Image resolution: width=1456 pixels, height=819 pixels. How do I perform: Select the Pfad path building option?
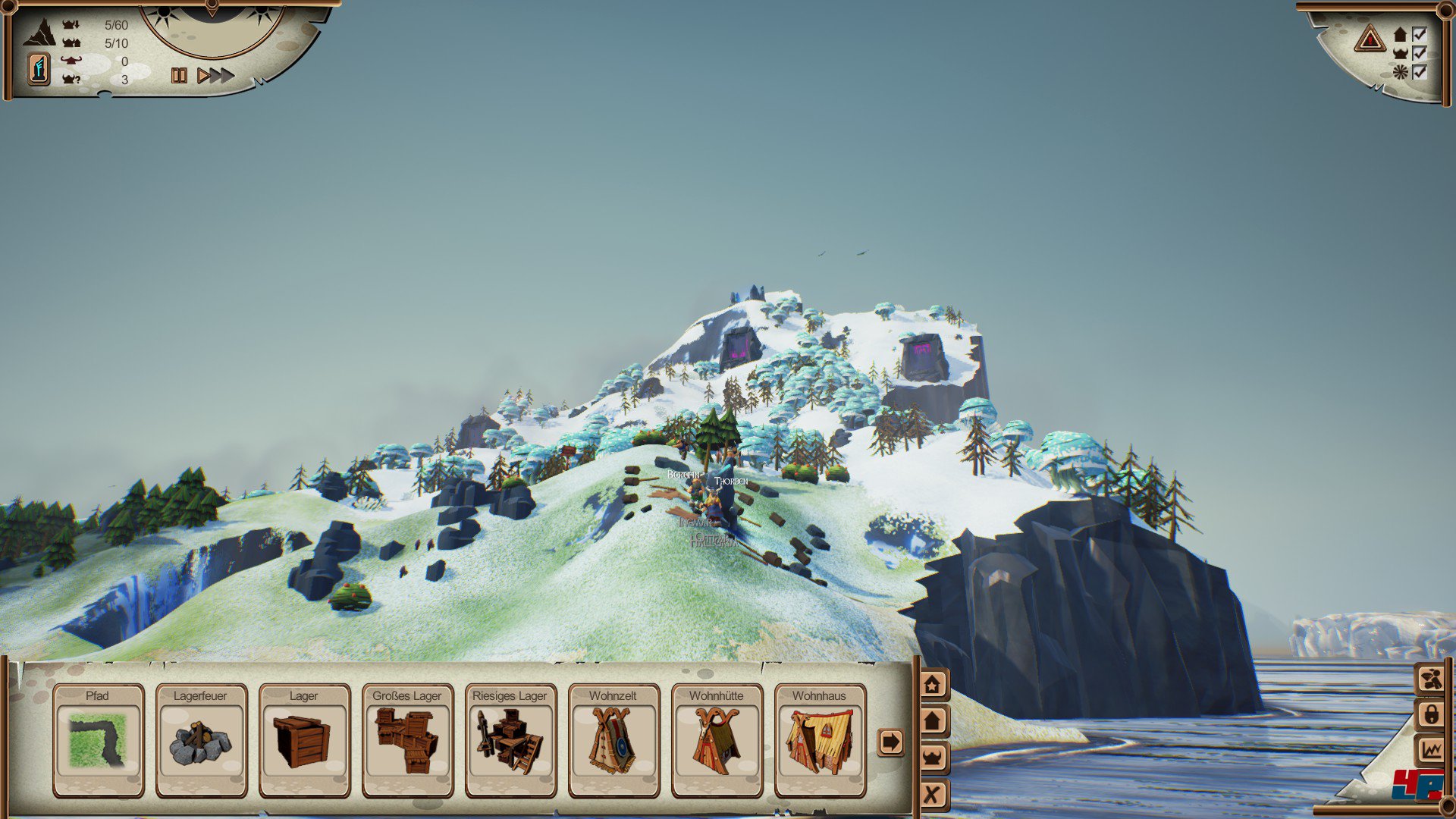pos(98,740)
